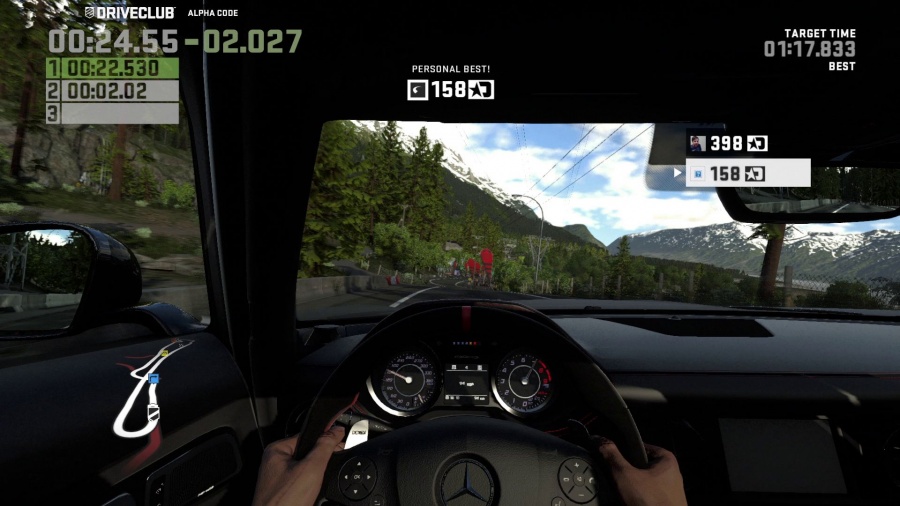Open the track layout minimap
900x506 pixels.
point(150,390)
